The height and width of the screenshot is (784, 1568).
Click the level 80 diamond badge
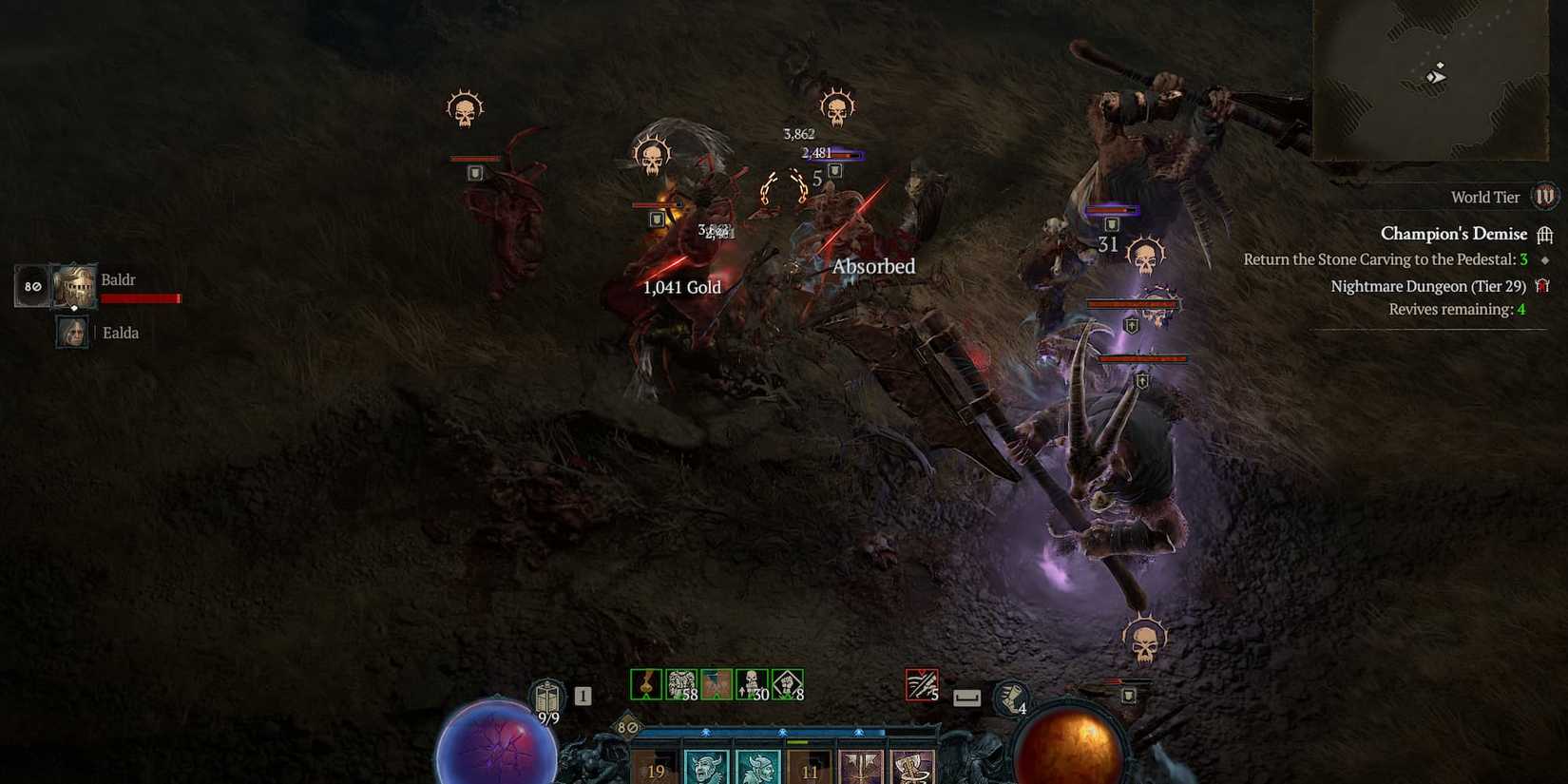[624, 727]
